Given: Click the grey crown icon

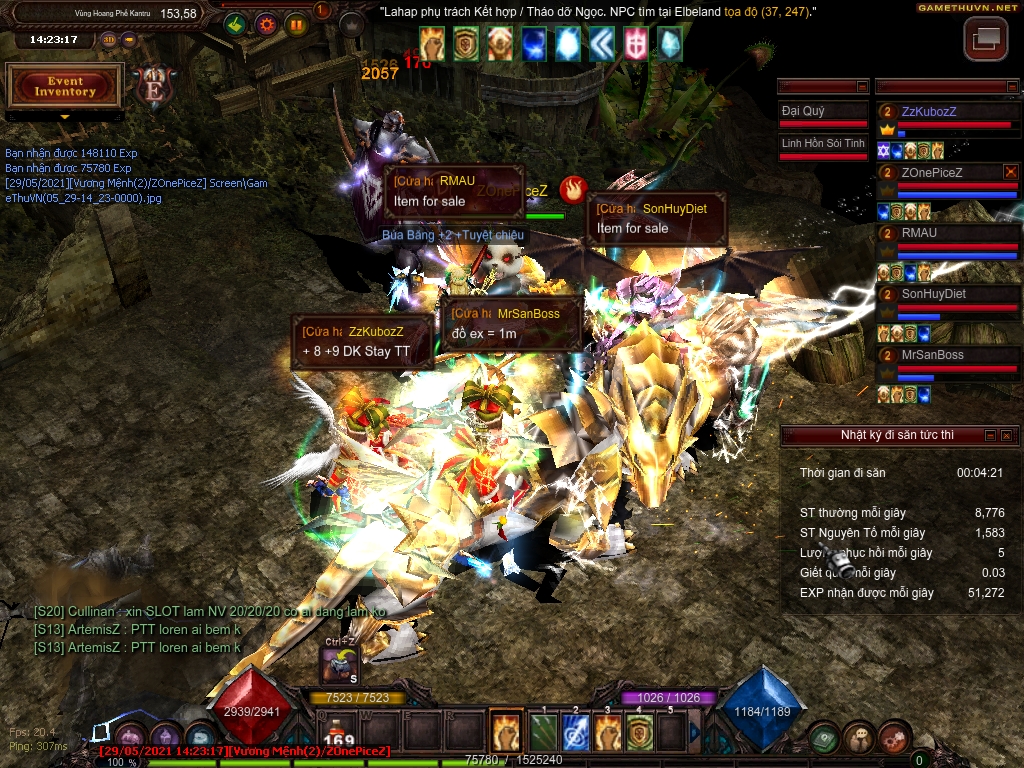Looking at the screenshot, I should point(352,25).
